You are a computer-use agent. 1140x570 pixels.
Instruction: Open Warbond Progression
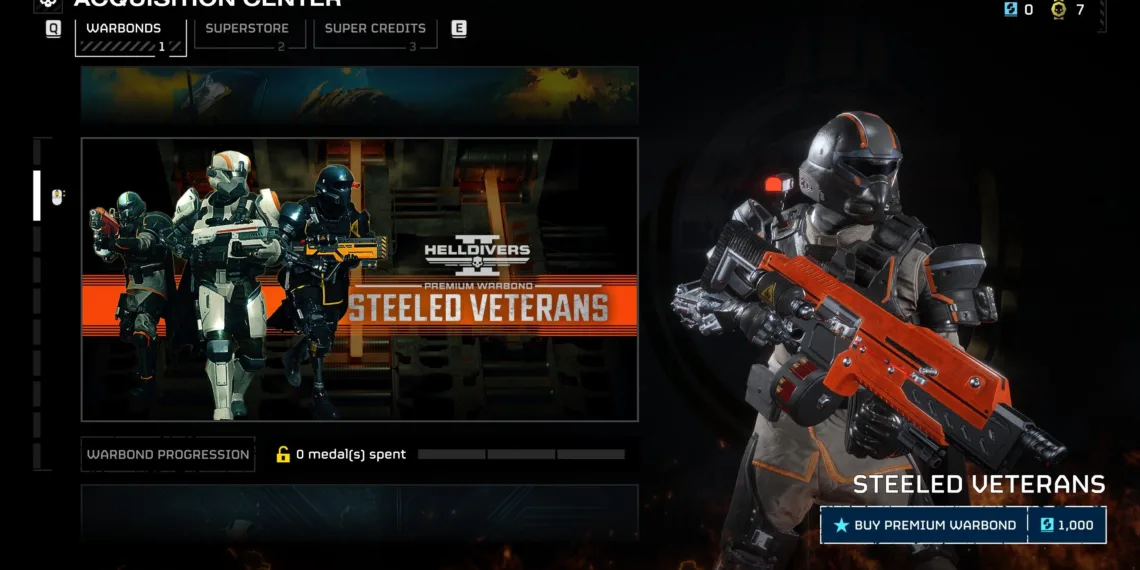(x=168, y=454)
